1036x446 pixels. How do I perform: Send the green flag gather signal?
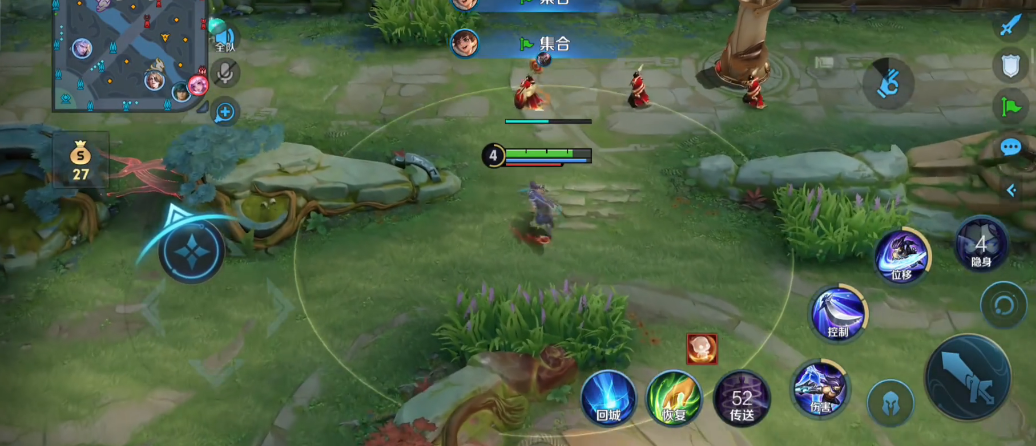[x=1010, y=106]
